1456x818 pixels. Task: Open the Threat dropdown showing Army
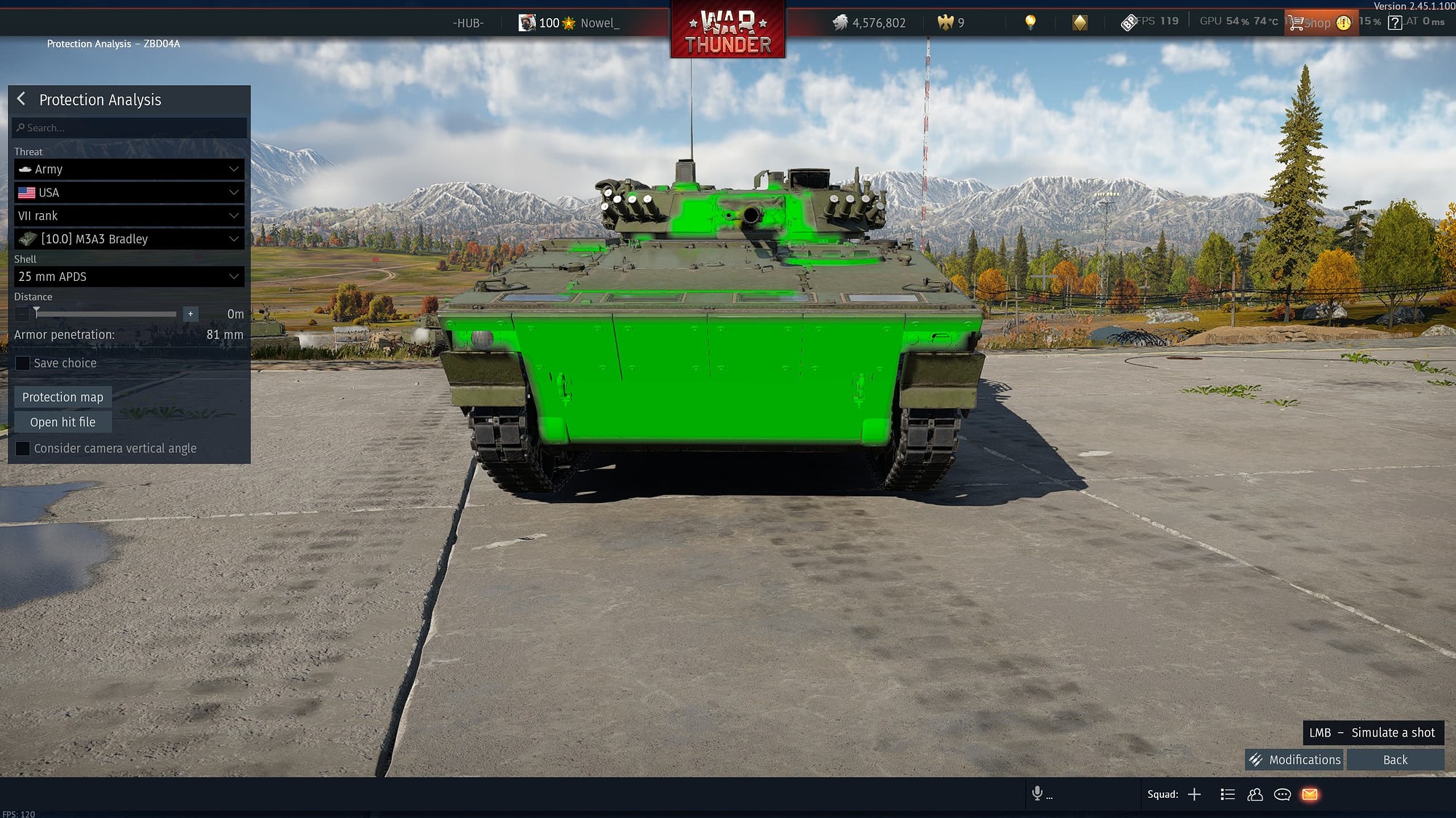point(128,169)
